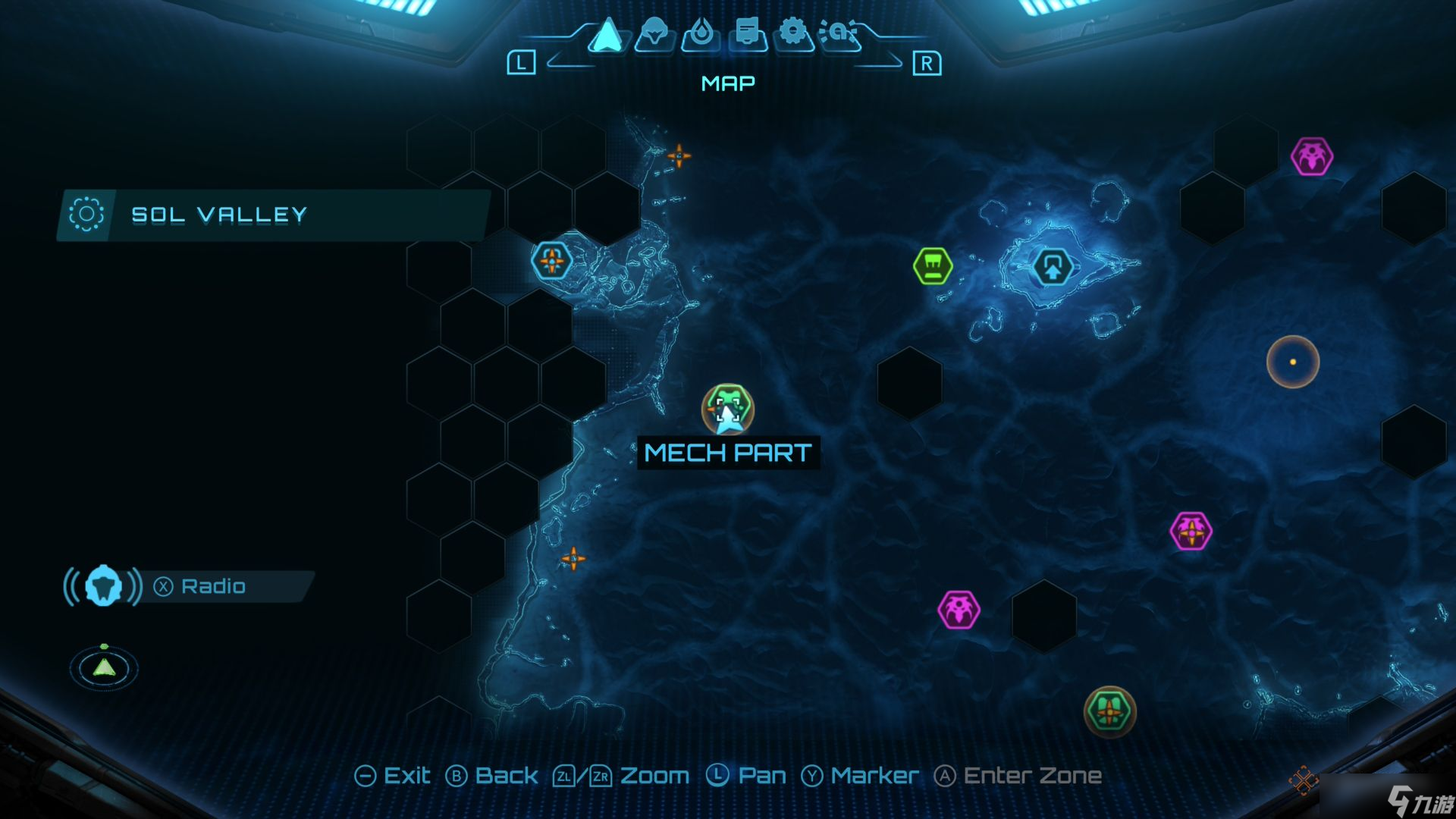
Task: Click the Sol Valley zone header
Action: click(x=218, y=215)
